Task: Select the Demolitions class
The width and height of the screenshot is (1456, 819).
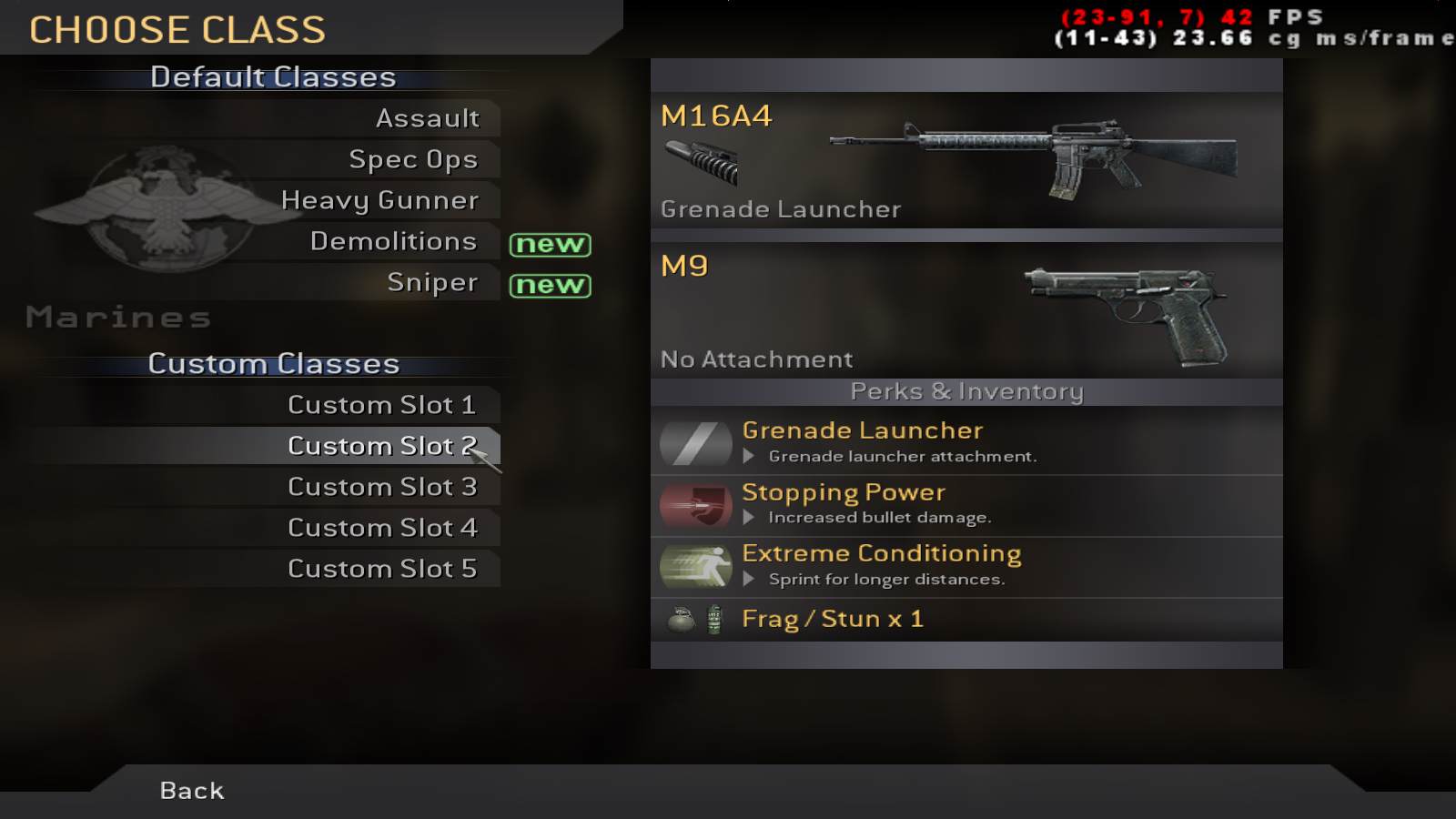Action: pos(393,241)
